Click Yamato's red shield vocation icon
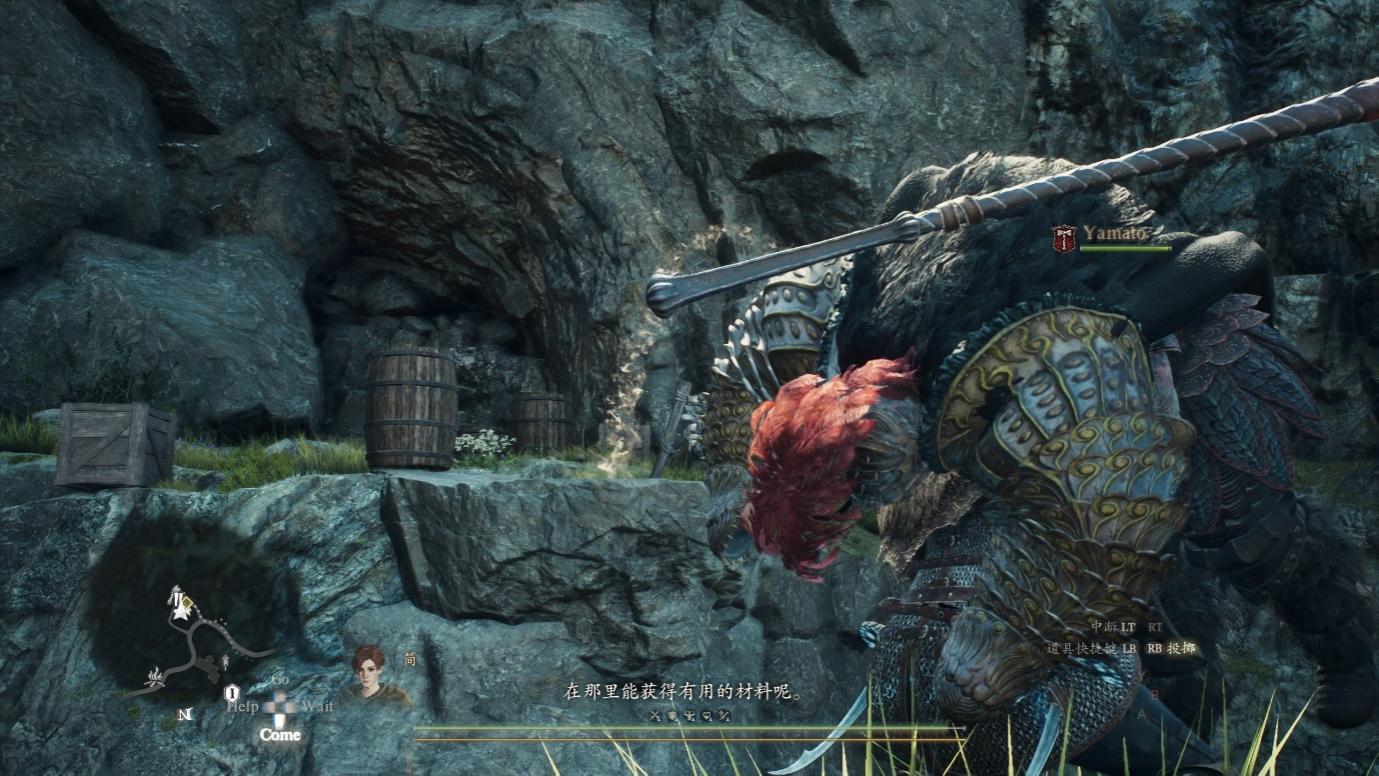The height and width of the screenshot is (776, 1379). point(1064,237)
